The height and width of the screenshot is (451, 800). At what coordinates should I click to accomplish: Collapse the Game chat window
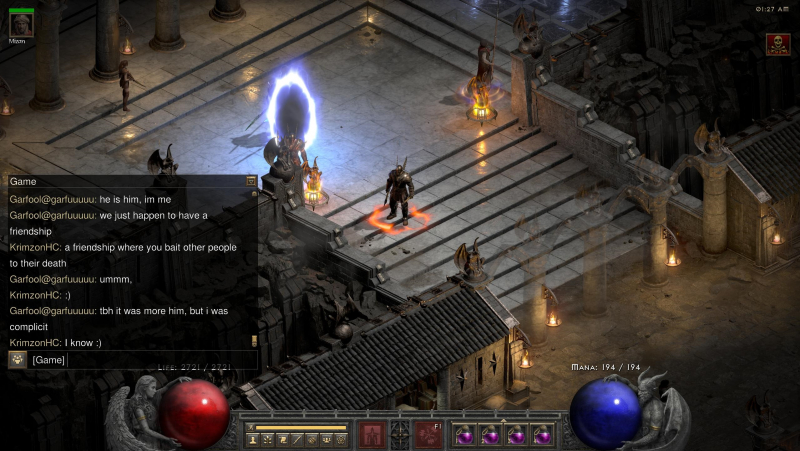click(251, 182)
